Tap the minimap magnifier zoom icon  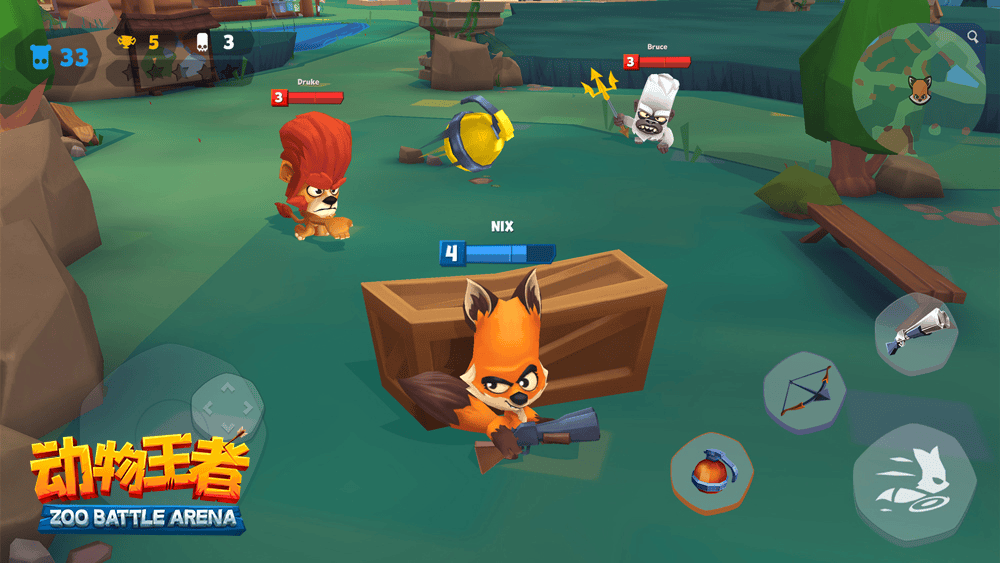(973, 37)
